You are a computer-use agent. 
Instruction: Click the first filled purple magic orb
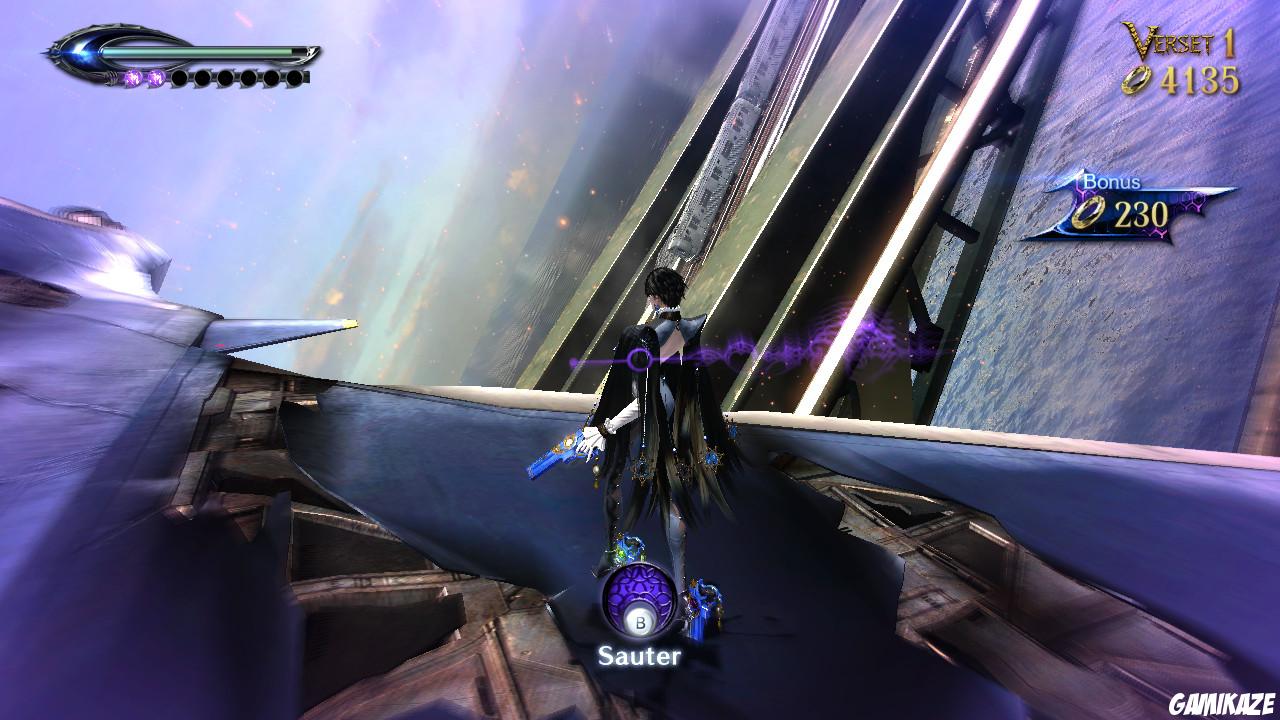click(132, 77)
